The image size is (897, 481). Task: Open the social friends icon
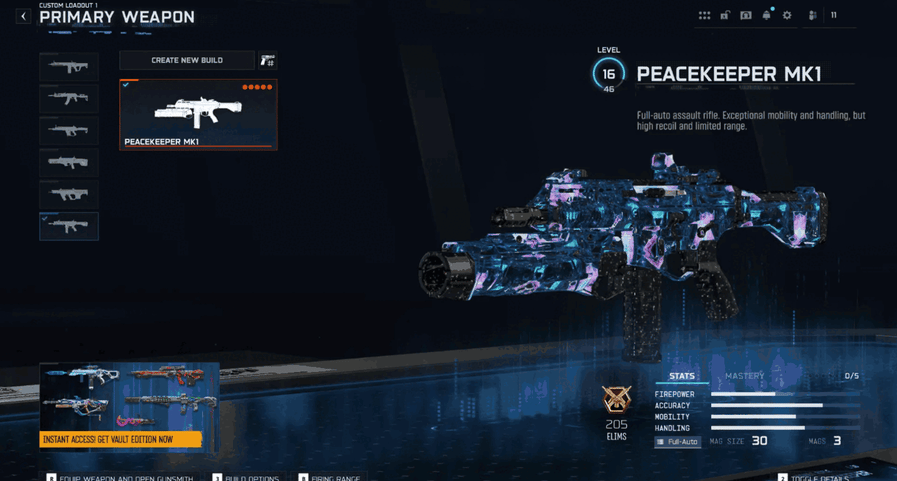(x=813, y=16)
